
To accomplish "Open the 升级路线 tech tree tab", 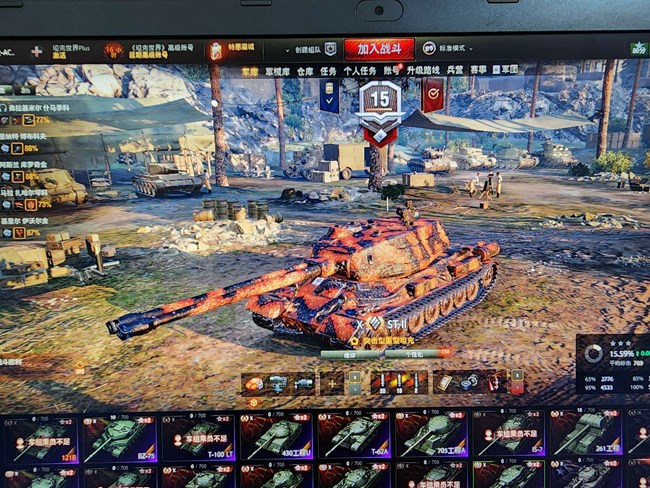I will [x=423, y=72].
